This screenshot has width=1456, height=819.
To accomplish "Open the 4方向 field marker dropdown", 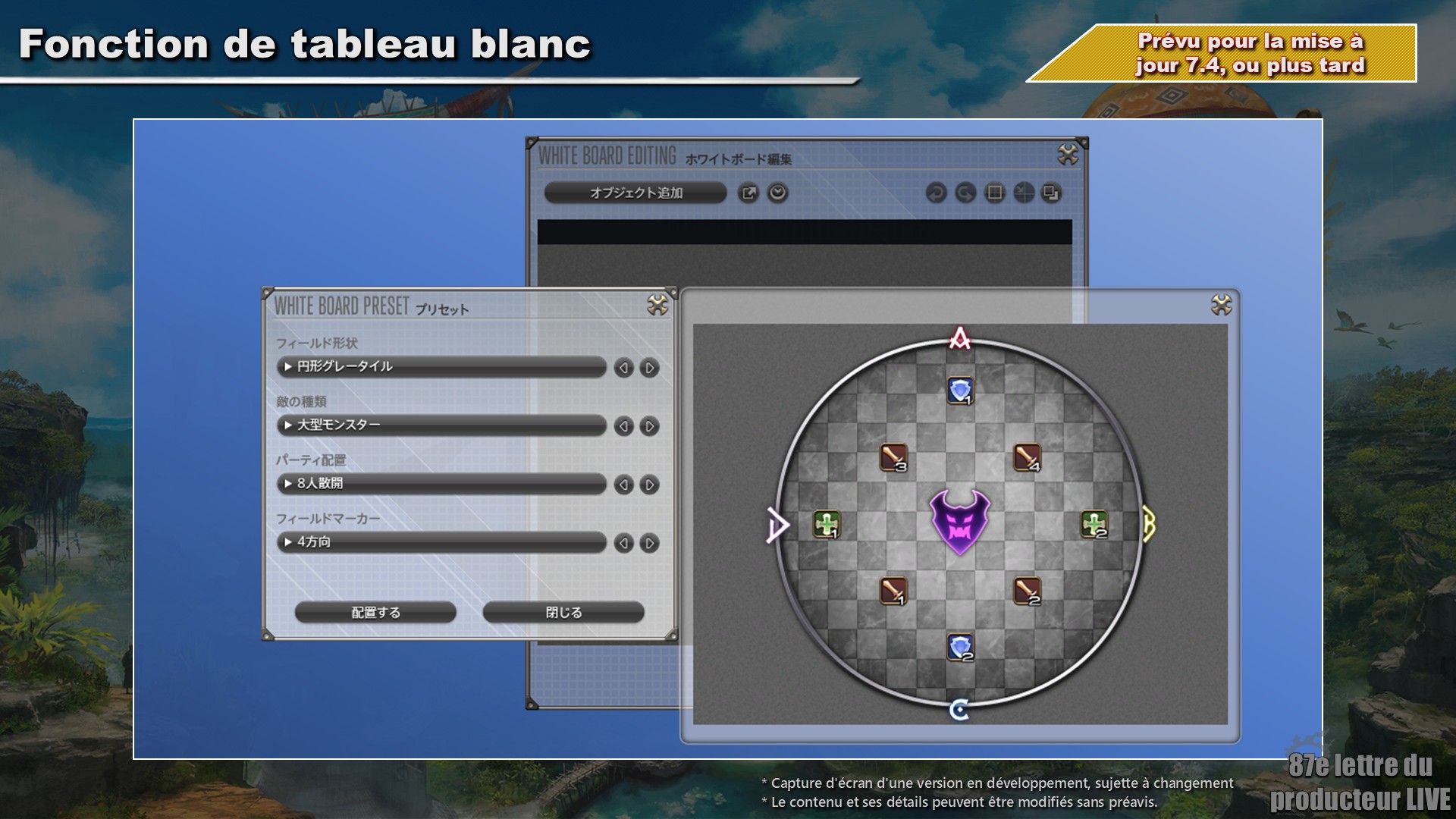I will click(441, 542).
